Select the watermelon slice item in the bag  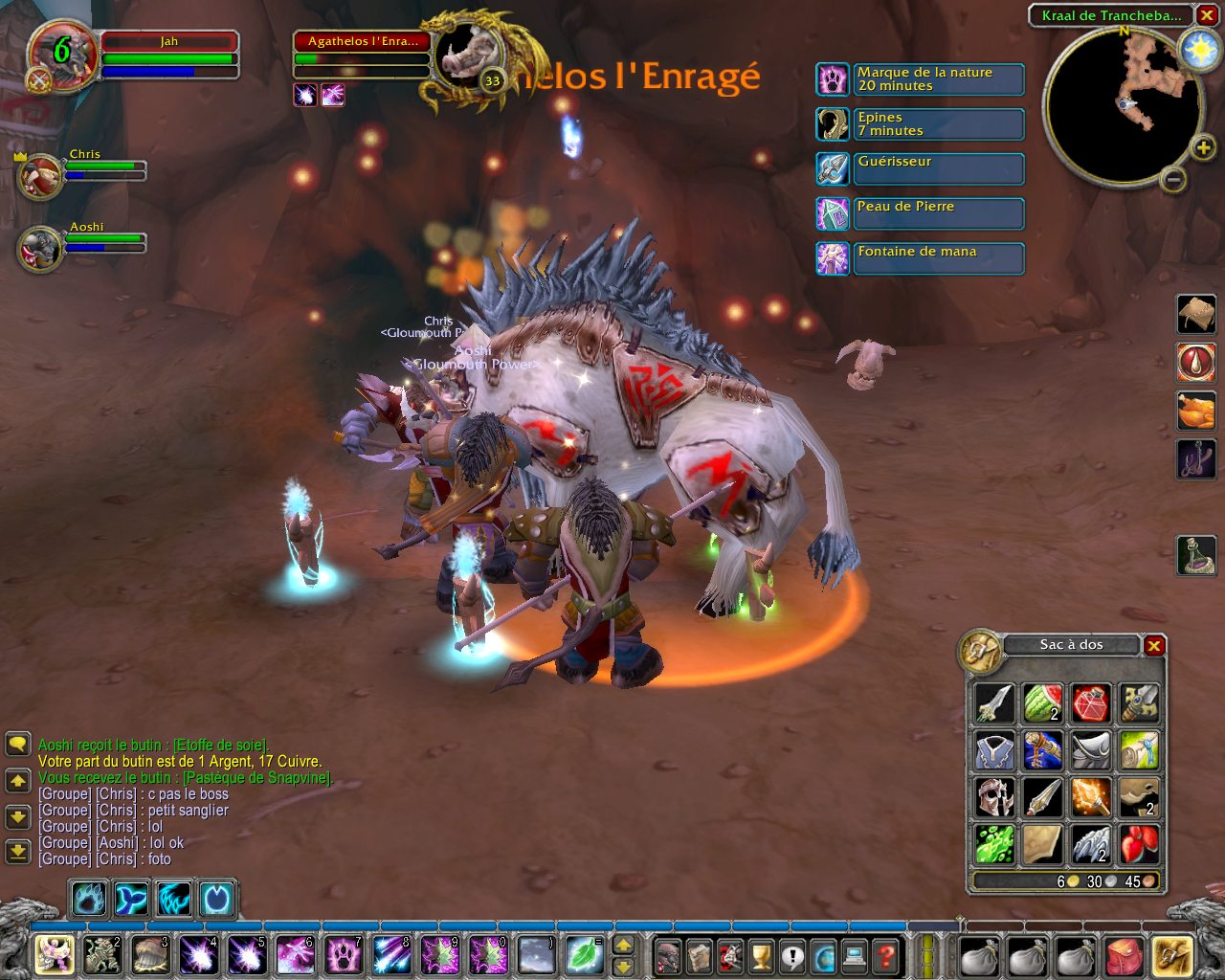[x=1042, y=703]
